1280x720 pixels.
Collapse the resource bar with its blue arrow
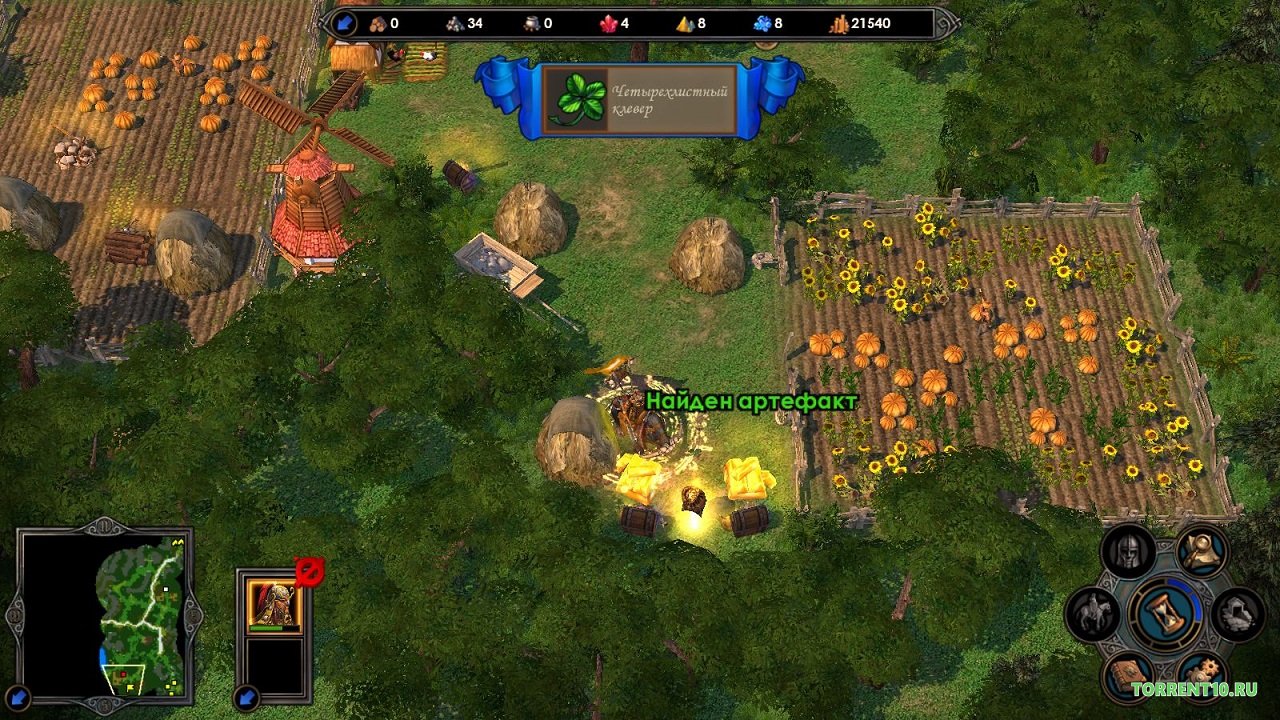(x=344, y=23)
